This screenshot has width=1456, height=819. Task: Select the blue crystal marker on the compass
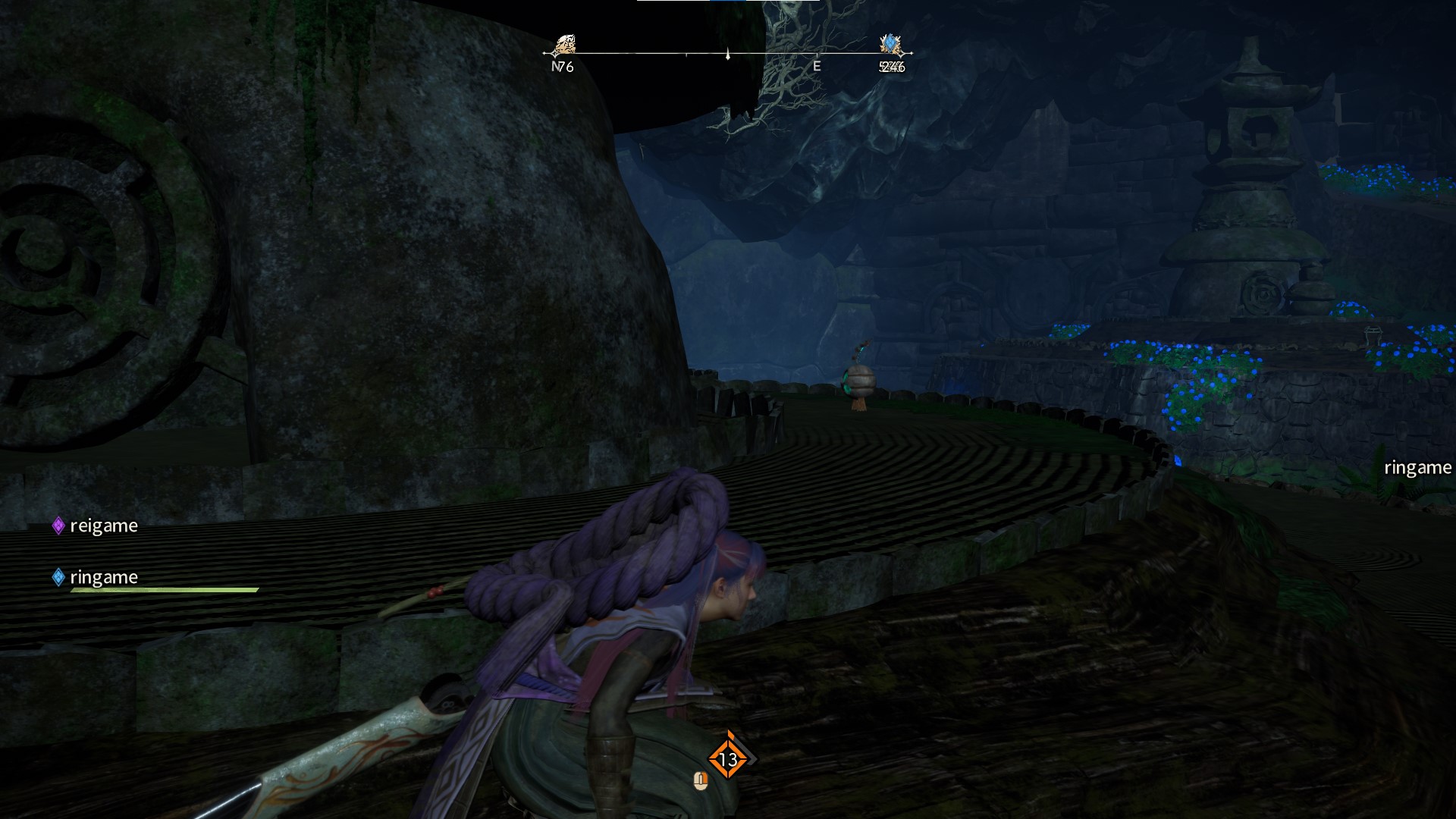coord(890,45)
